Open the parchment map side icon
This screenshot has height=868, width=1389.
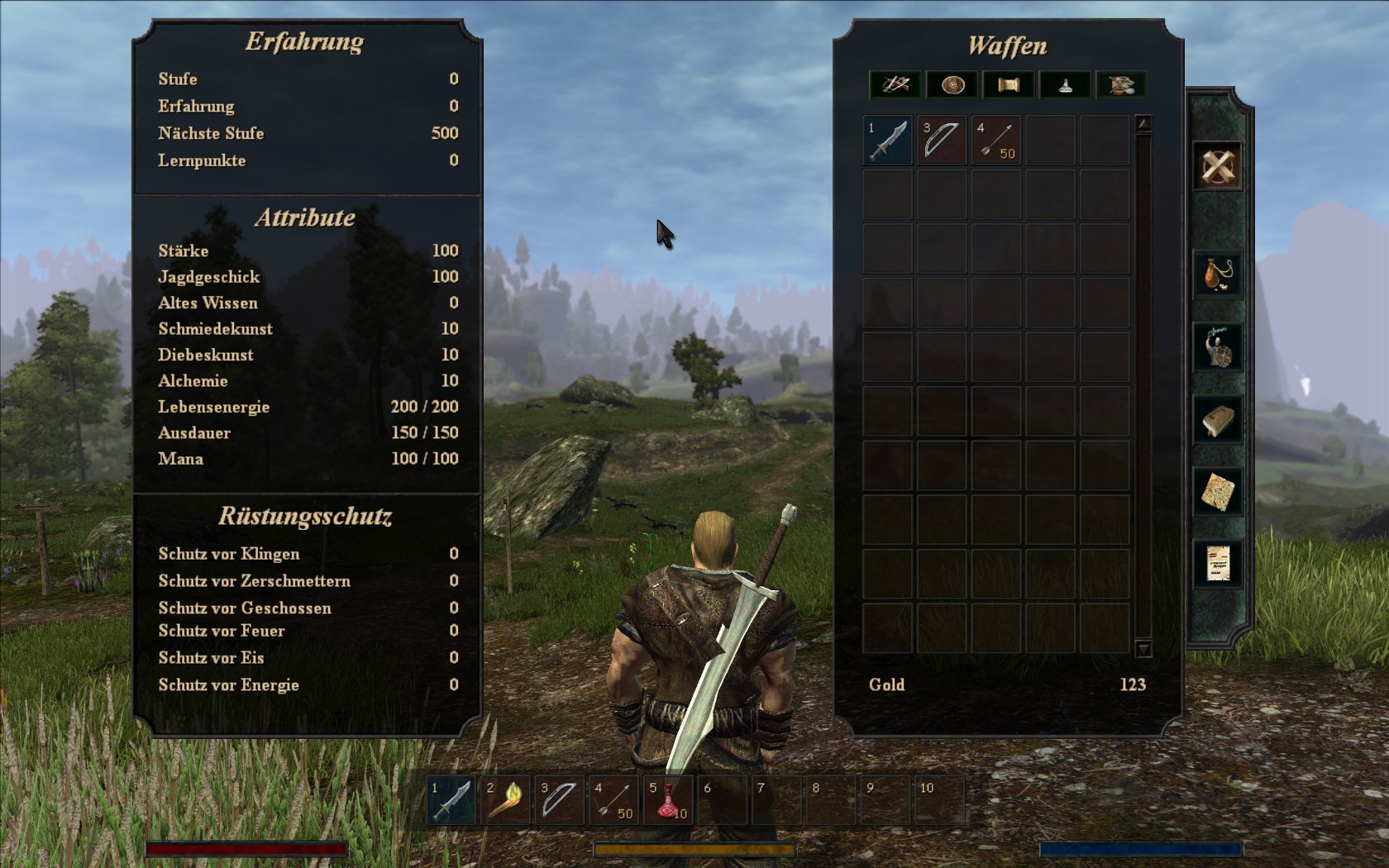click(1218, 493)
